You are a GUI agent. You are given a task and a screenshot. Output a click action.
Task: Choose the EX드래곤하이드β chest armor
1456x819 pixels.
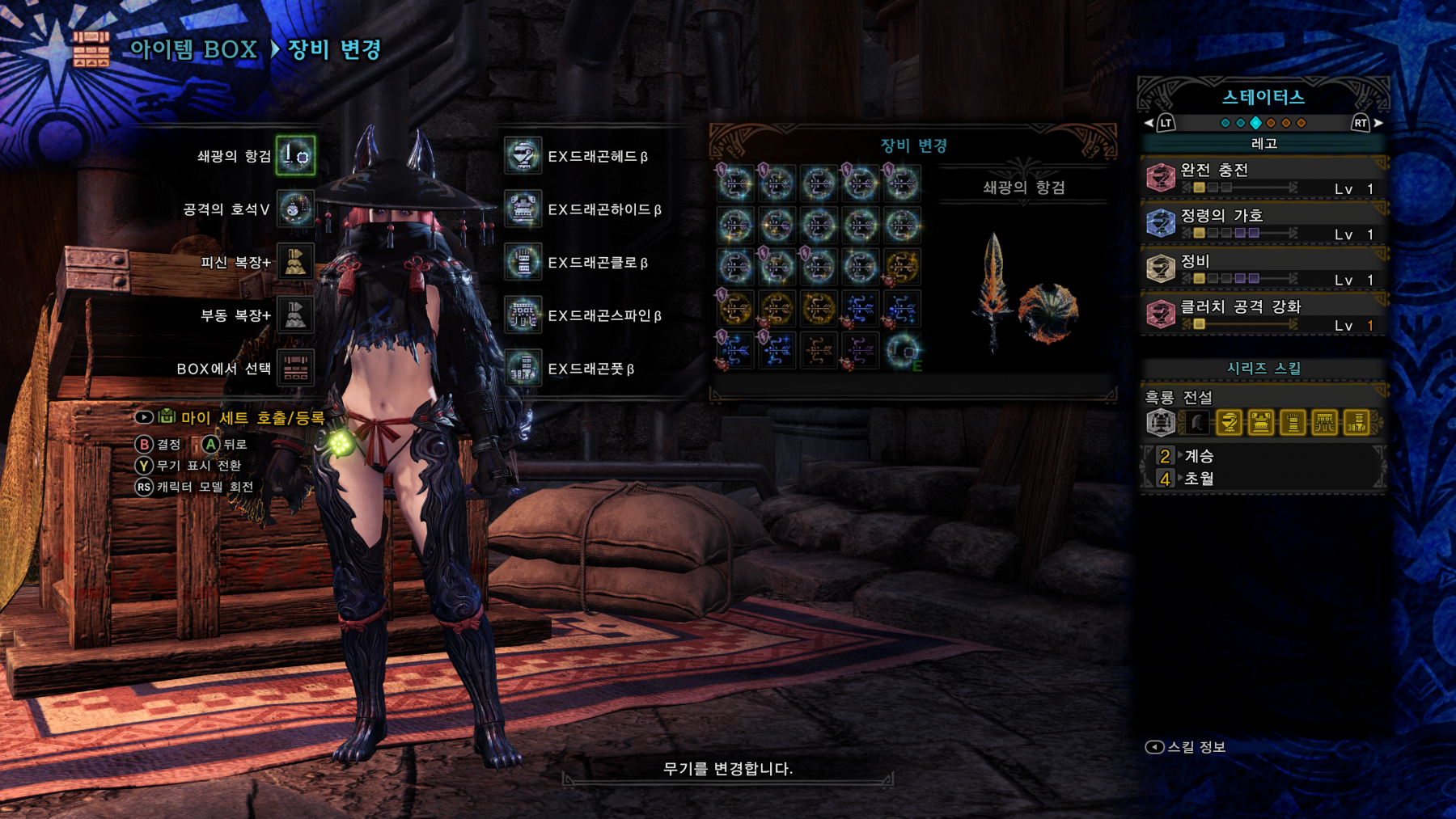coord(523,209)
